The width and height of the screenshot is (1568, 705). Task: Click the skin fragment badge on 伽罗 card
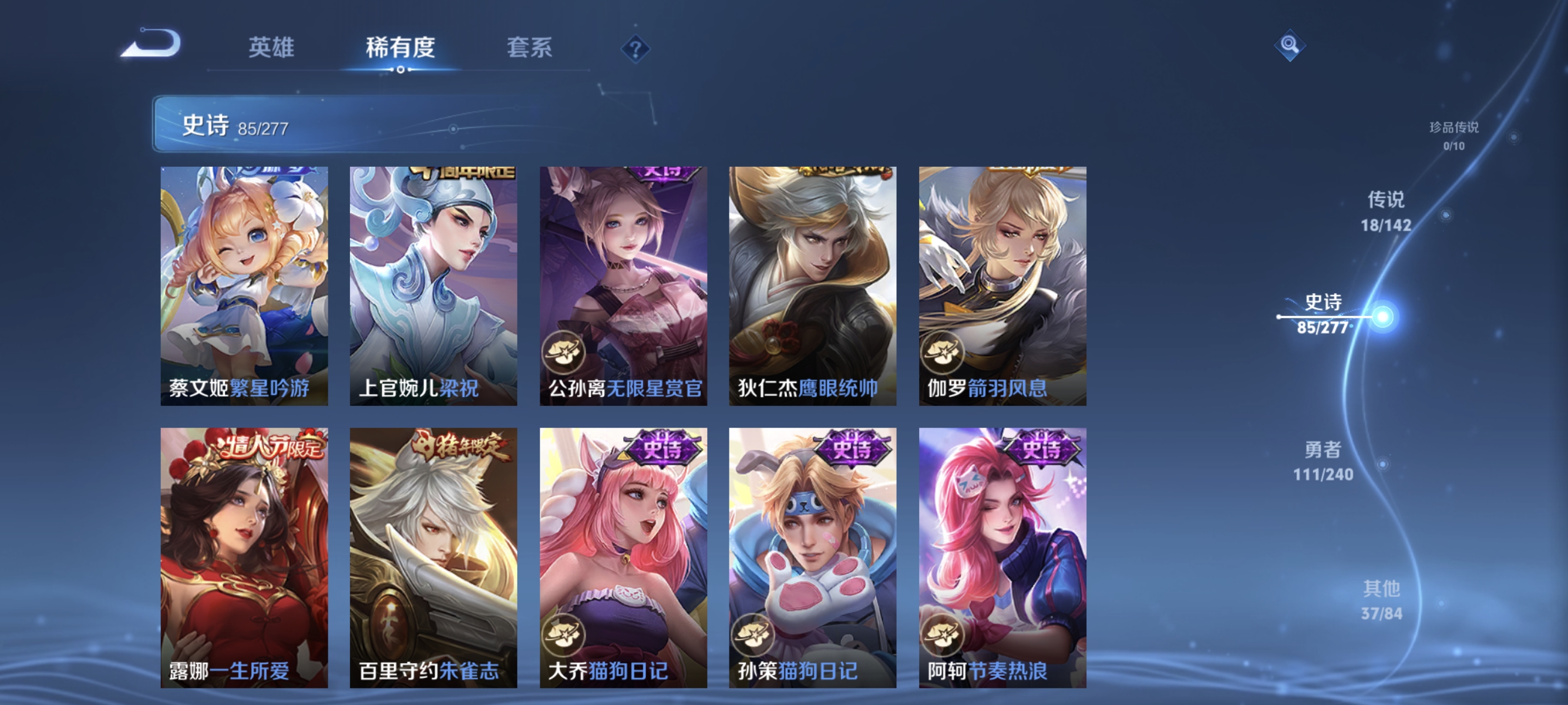(943, 352)
